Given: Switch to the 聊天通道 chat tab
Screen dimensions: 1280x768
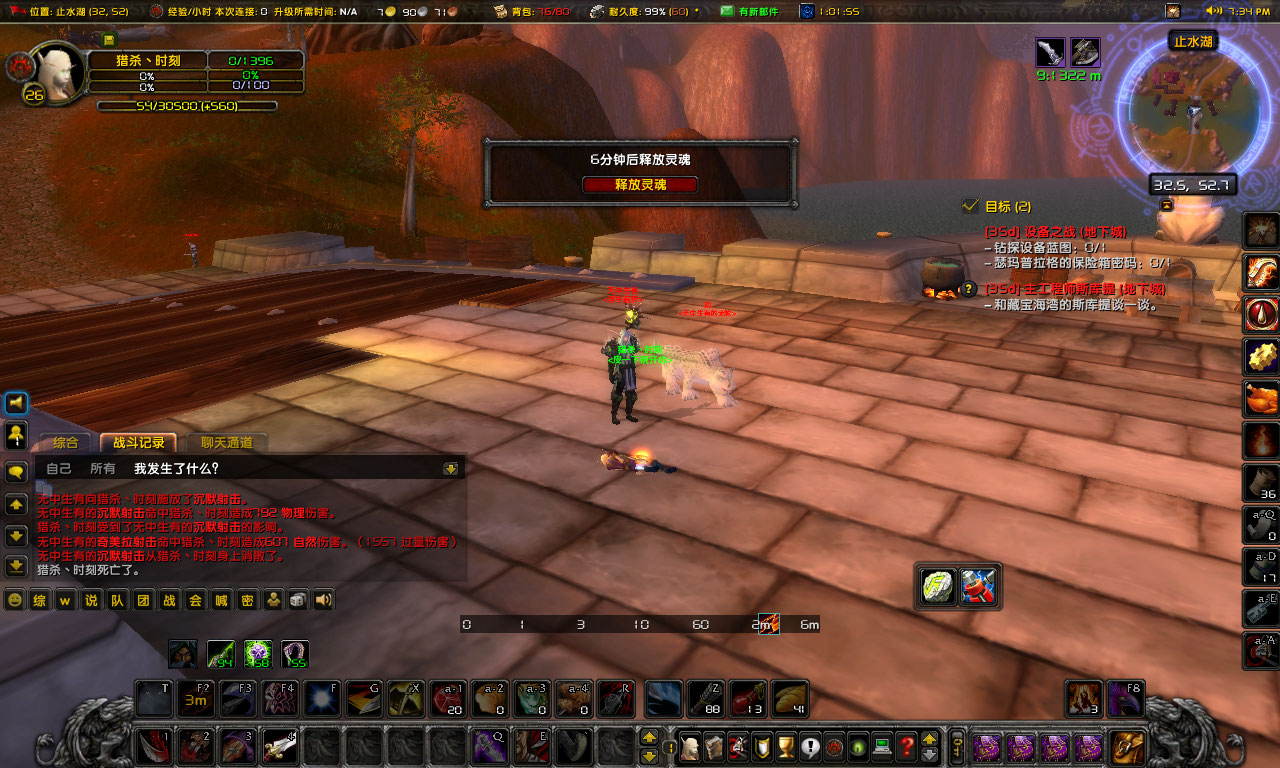Looking at the screenshot, I should pyautogui.click(x=225, y=442).
